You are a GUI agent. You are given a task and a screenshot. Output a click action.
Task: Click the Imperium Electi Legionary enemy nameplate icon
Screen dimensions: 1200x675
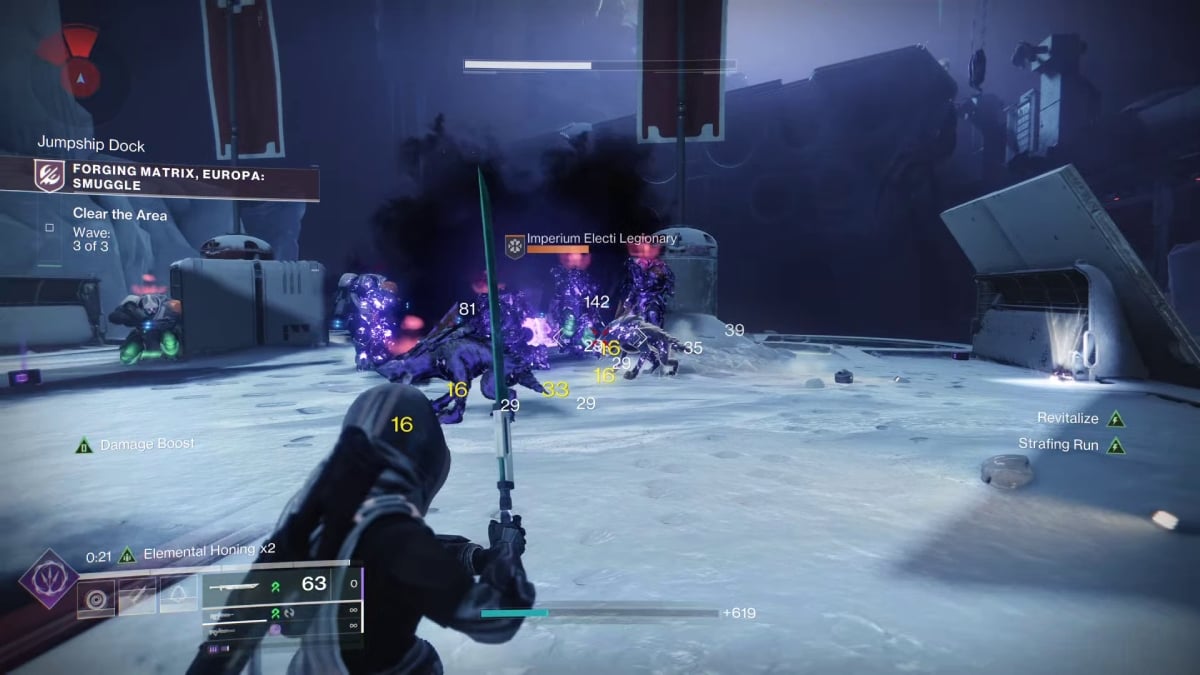[514, 245]
